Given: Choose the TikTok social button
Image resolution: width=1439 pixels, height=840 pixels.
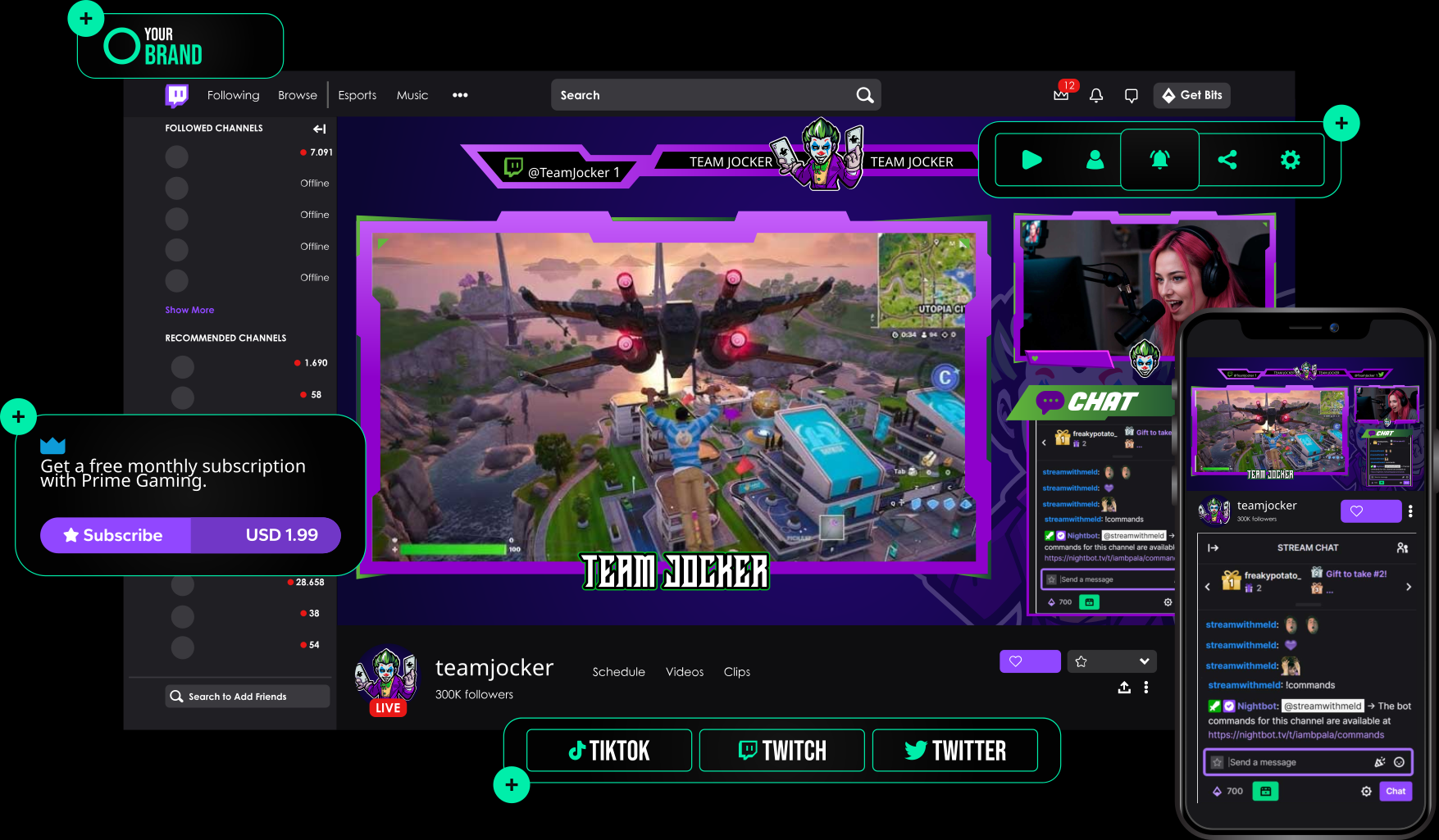Looking at the screenshot, I should coord(609,751).
